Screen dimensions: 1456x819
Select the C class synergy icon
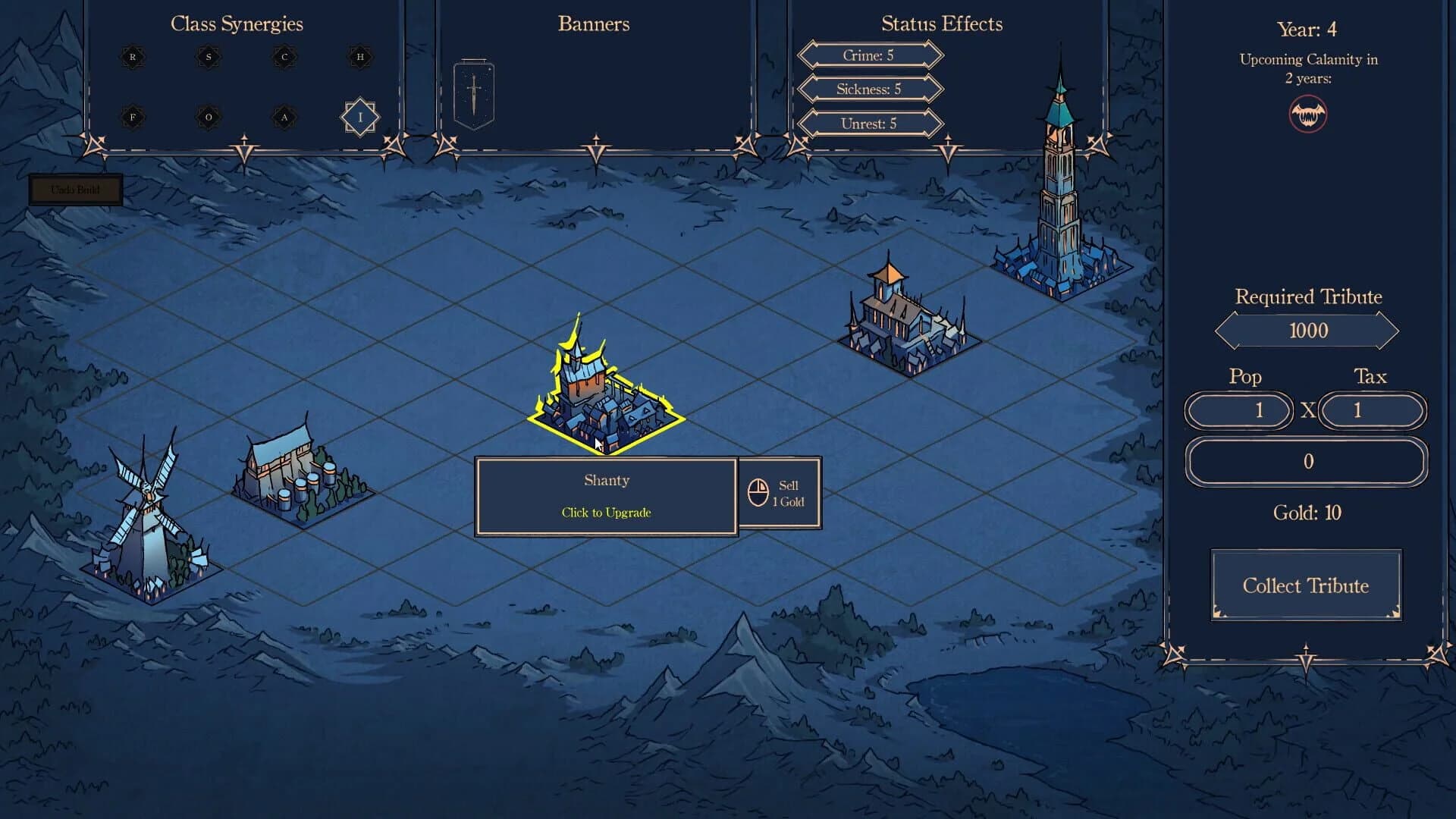[x=284, y=57]
